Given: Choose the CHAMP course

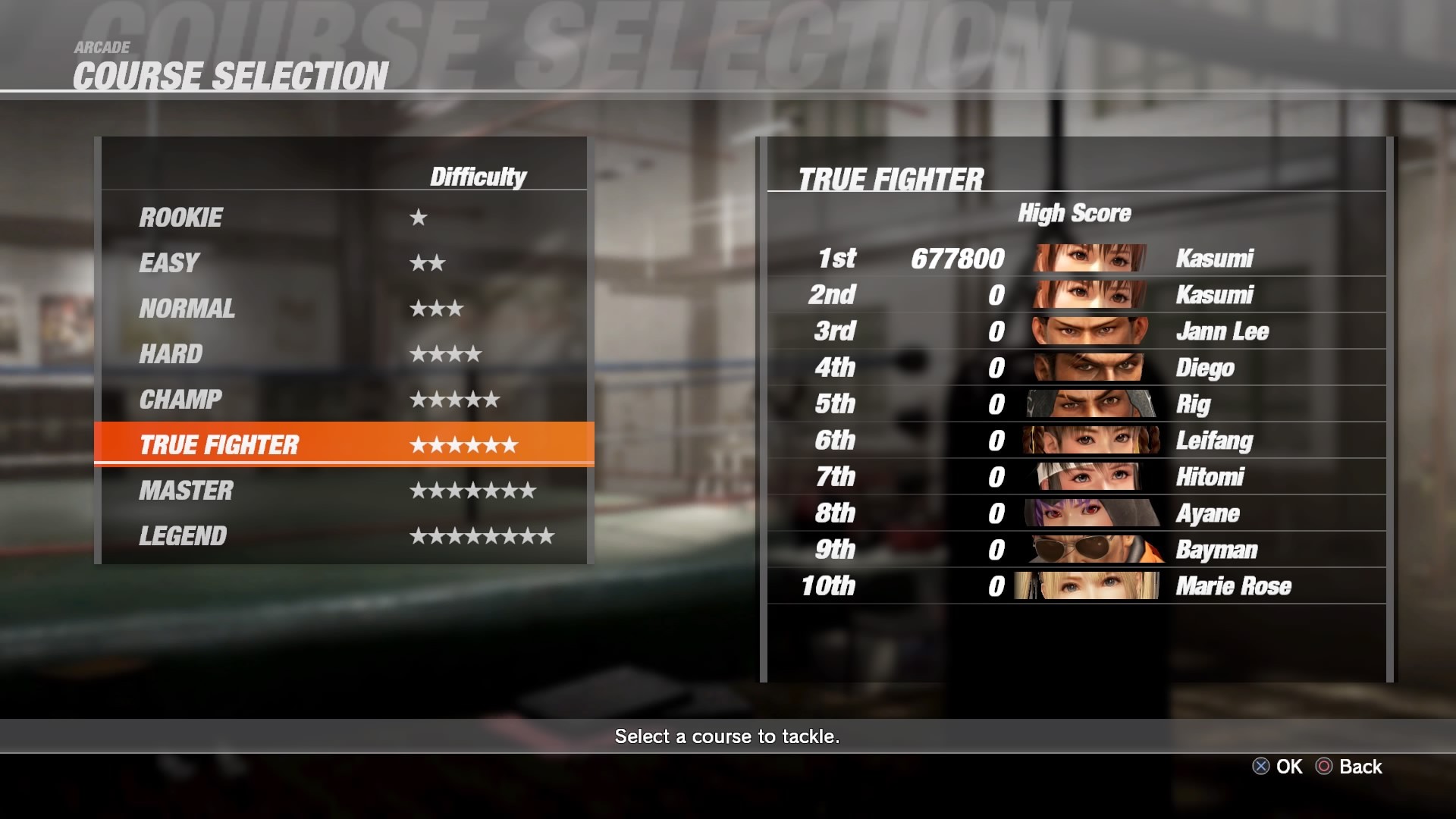Looking at the screenshot, I should [343, 400].
